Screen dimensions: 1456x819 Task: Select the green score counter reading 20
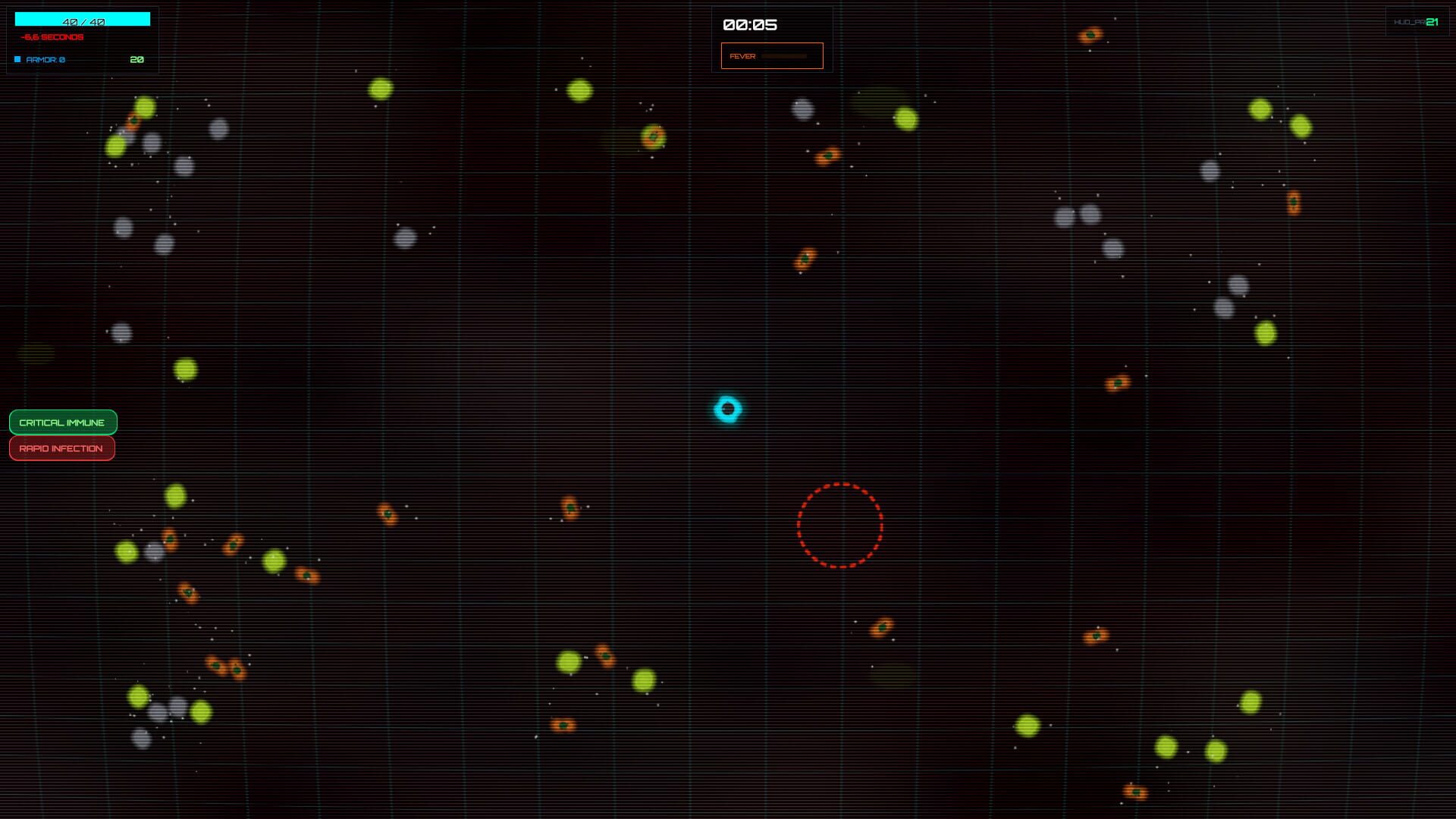pyautogui.click(x=136, y=58)
